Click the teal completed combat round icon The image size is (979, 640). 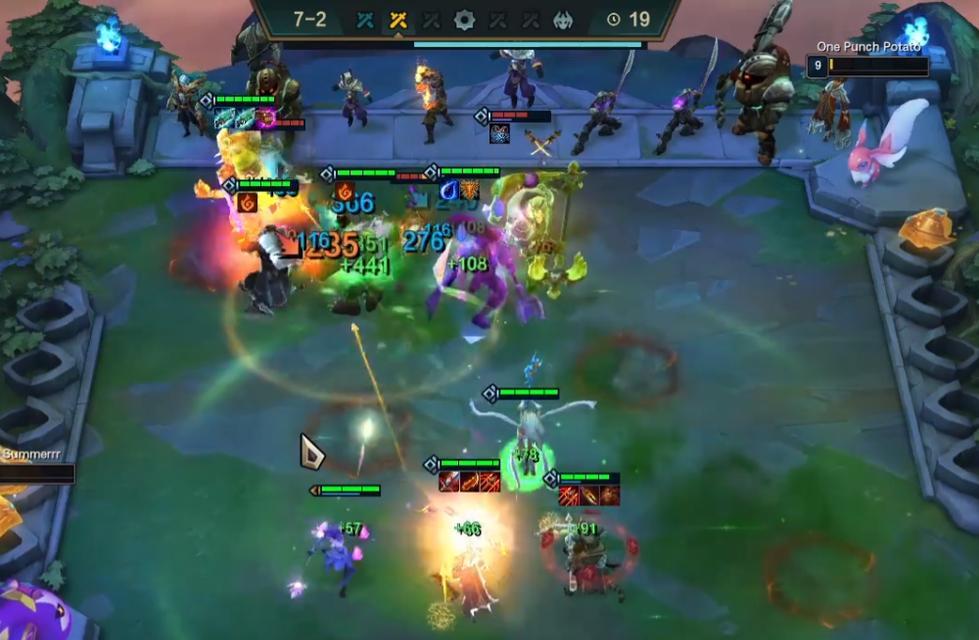pyautogui.click(x=365, y=19)
